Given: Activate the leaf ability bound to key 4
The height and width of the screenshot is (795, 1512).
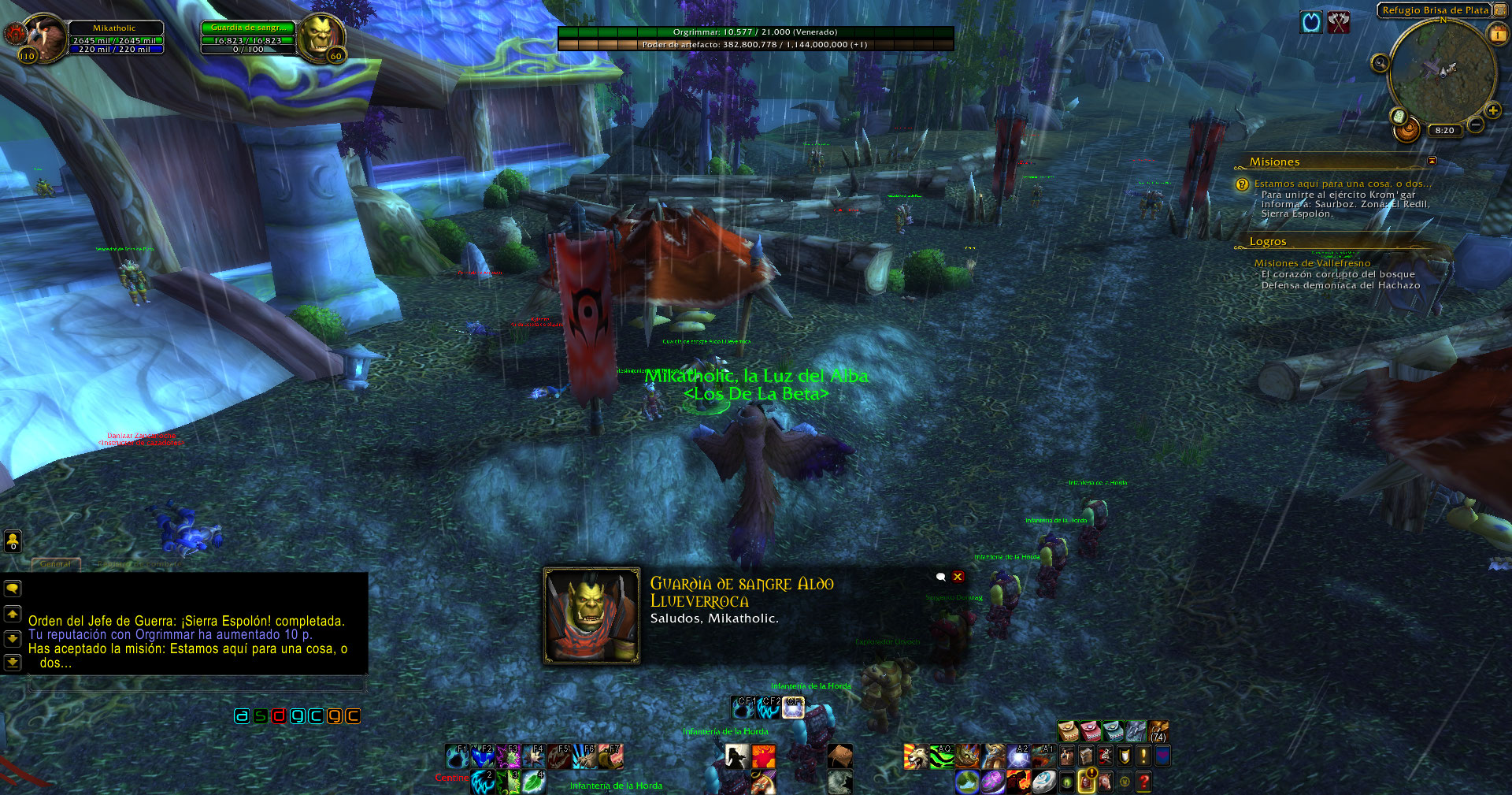Looking at the screenshot, I should coord(534,782).
